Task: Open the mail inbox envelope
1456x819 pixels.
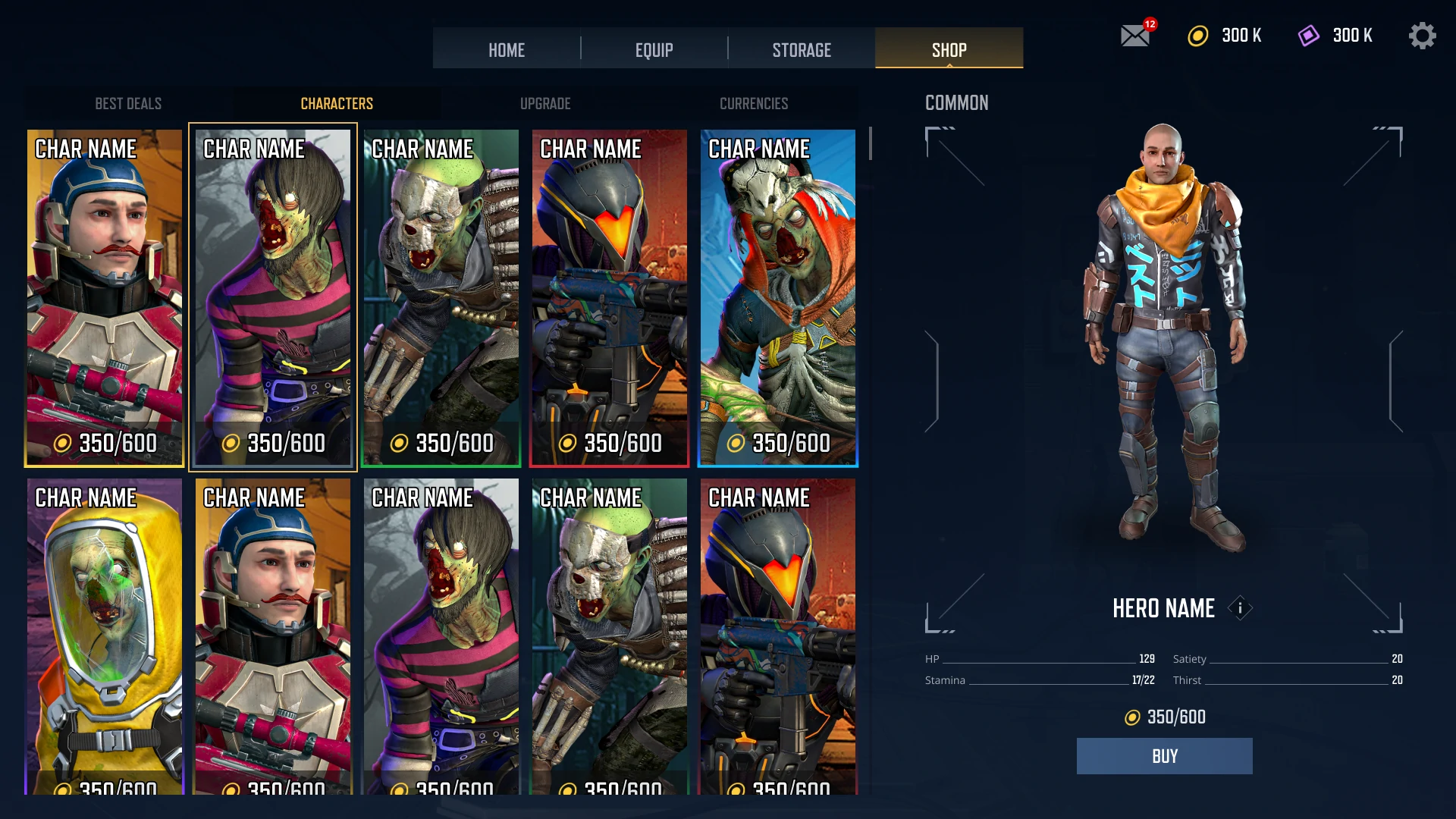Action: click(1135, 36)
